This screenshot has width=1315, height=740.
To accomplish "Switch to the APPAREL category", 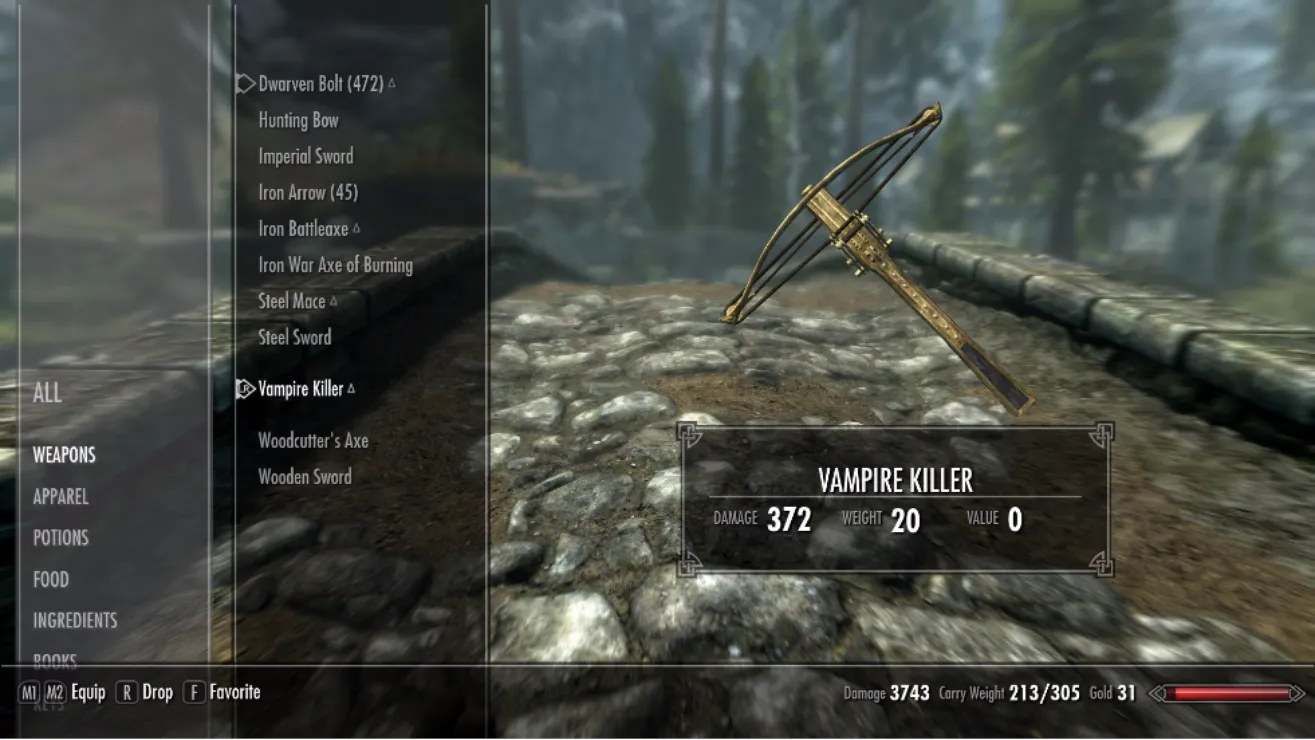I will pyautogui.click(x=61, y=497).
